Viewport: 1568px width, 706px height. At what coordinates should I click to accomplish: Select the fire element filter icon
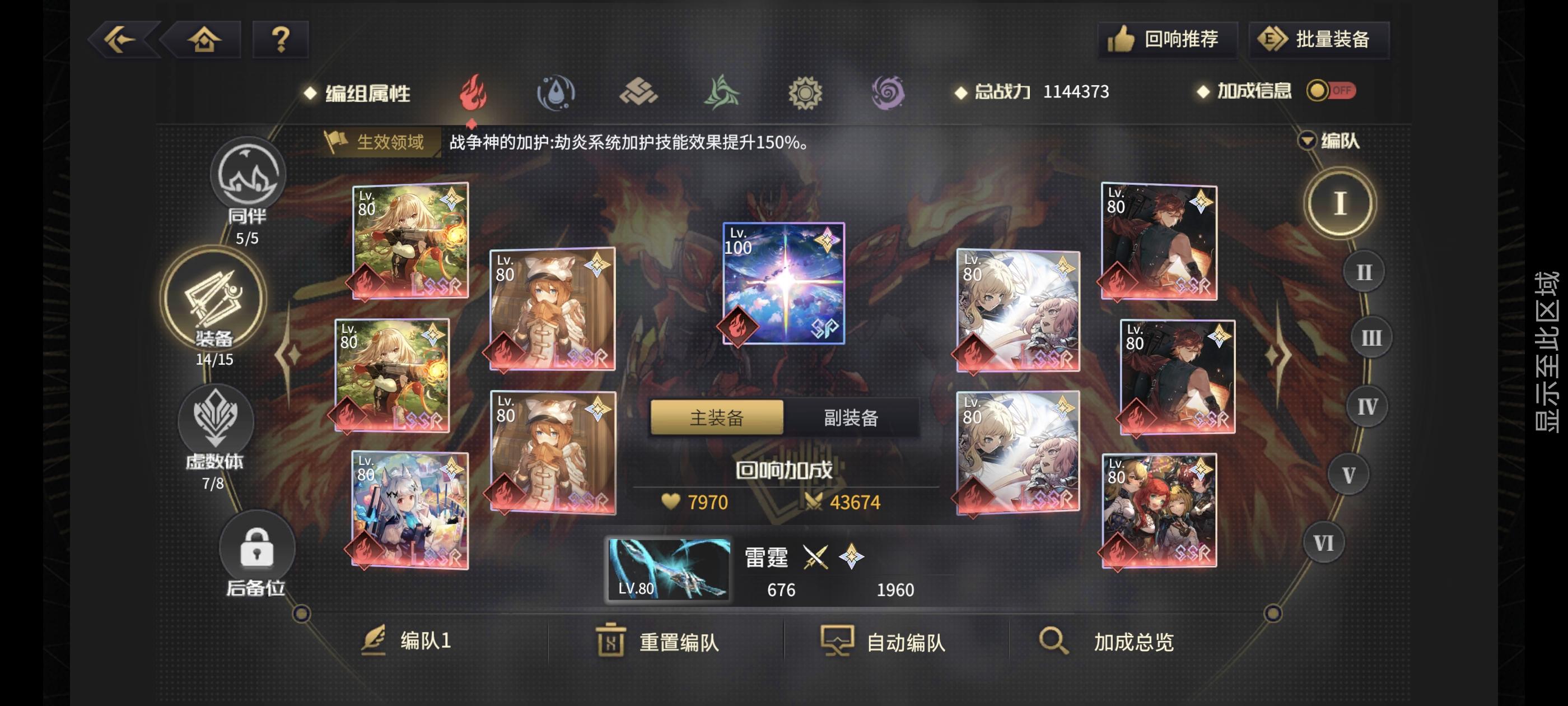[474, 92]
